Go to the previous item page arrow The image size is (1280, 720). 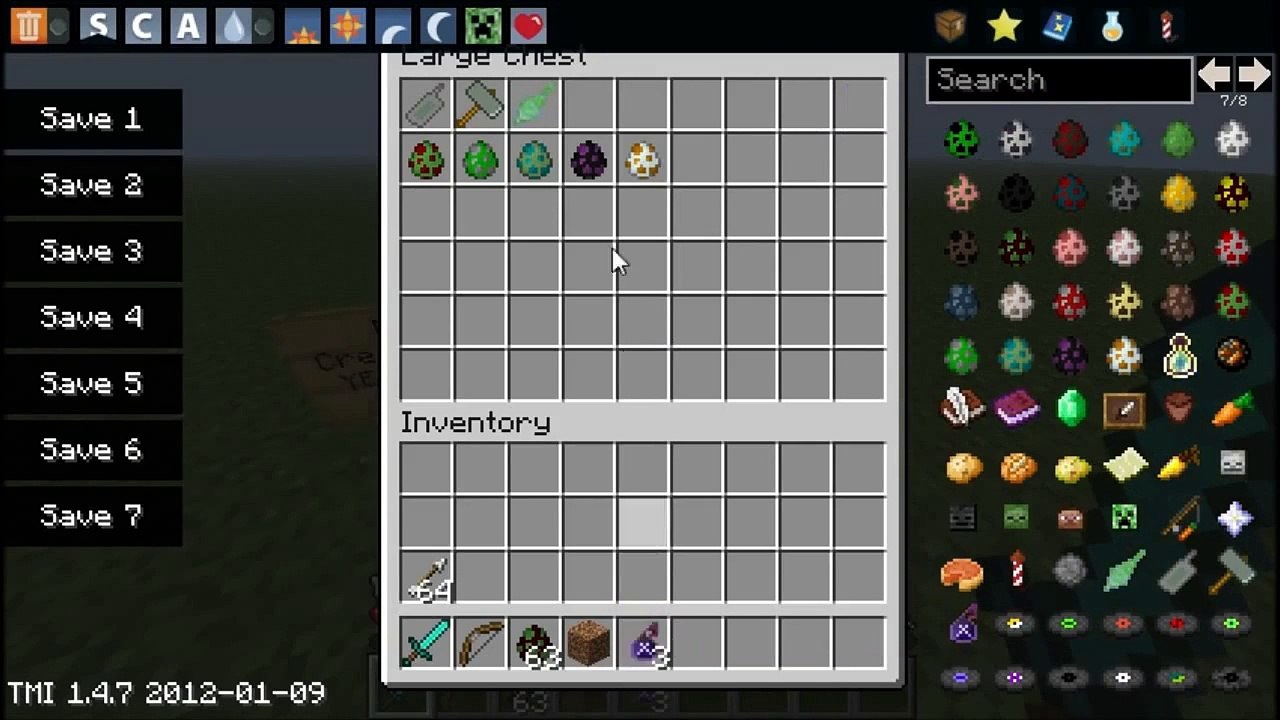click(1215, 73)
